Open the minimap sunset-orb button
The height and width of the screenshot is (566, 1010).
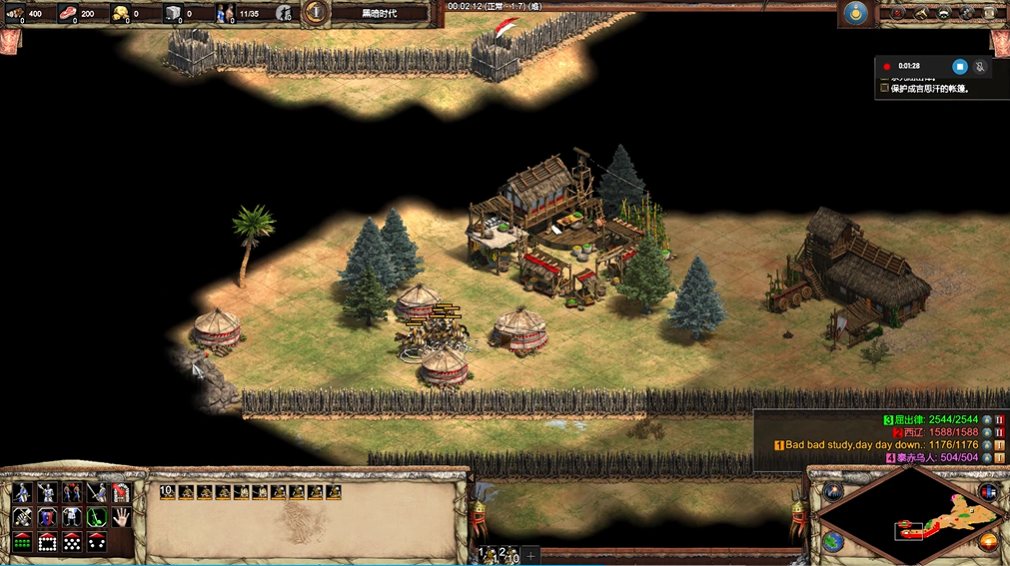[988, 541]
